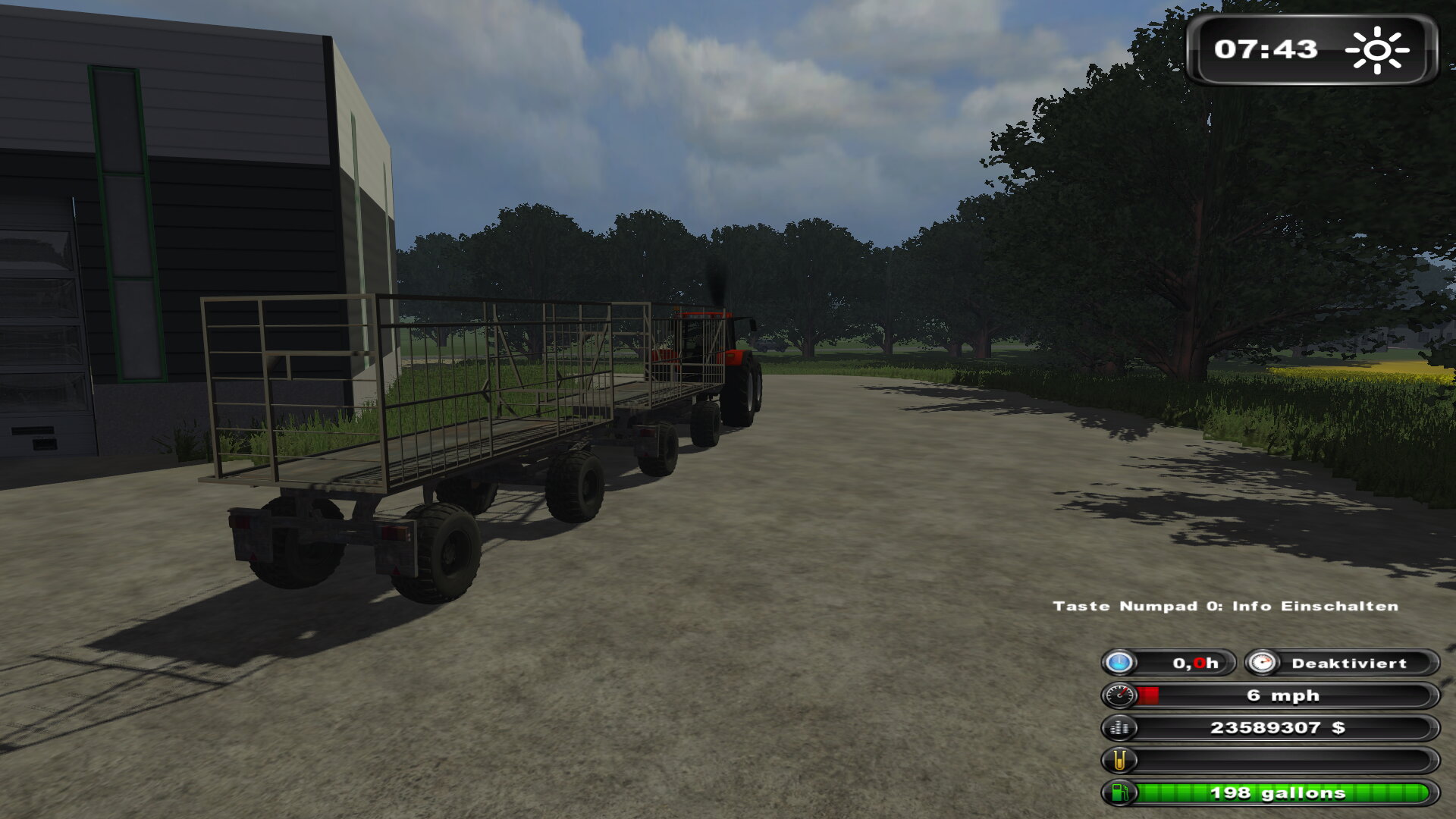This screenshot has width=1456, height=819.
Task: Click the money balance icon
Action: 1119,728
